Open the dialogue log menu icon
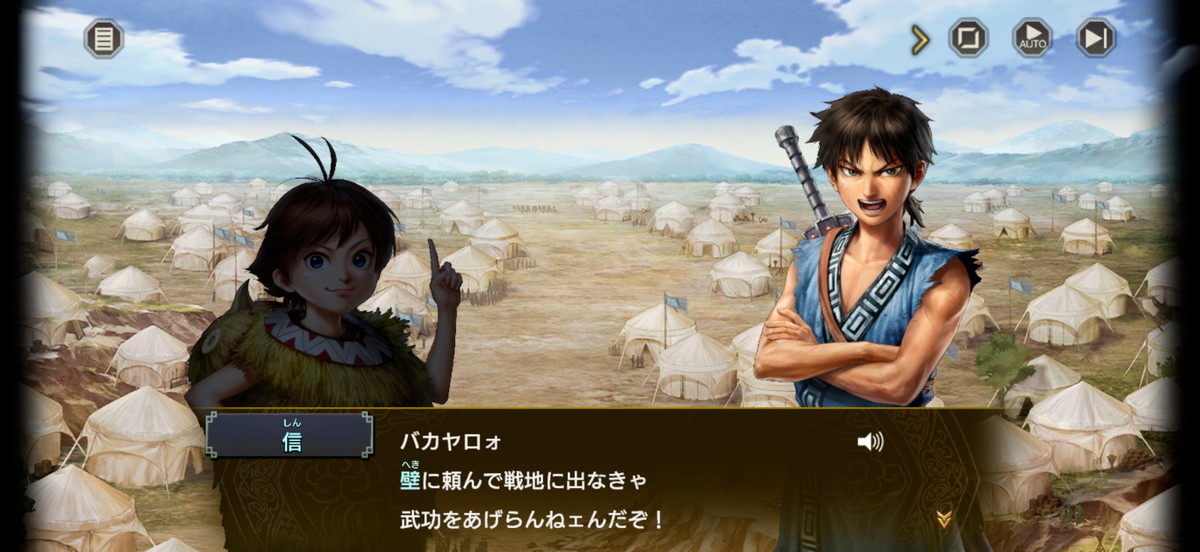 [103, 39]
